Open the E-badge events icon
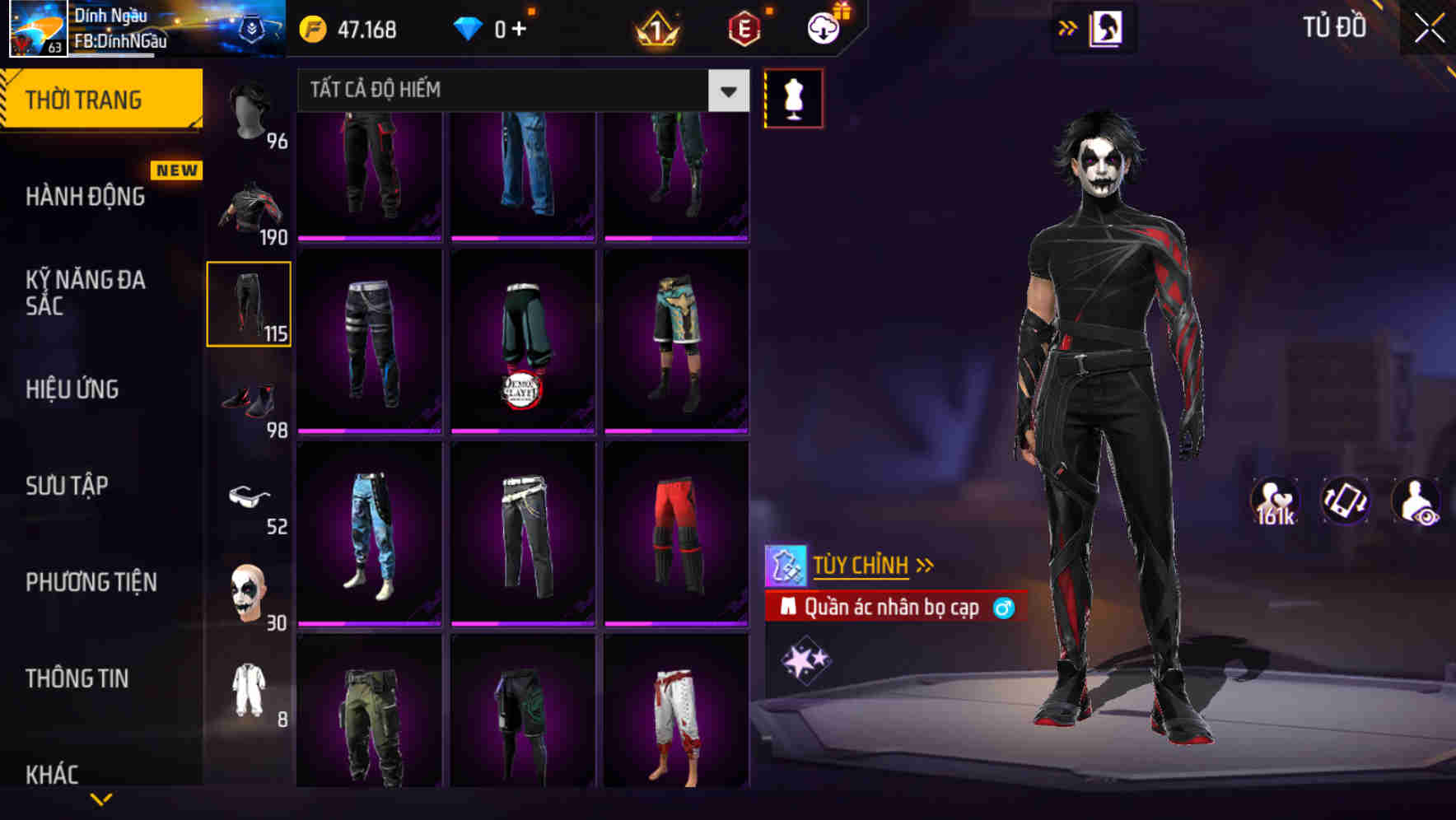Image resolution: width=1456 pixels, height=820 pixels. point(742,27)
